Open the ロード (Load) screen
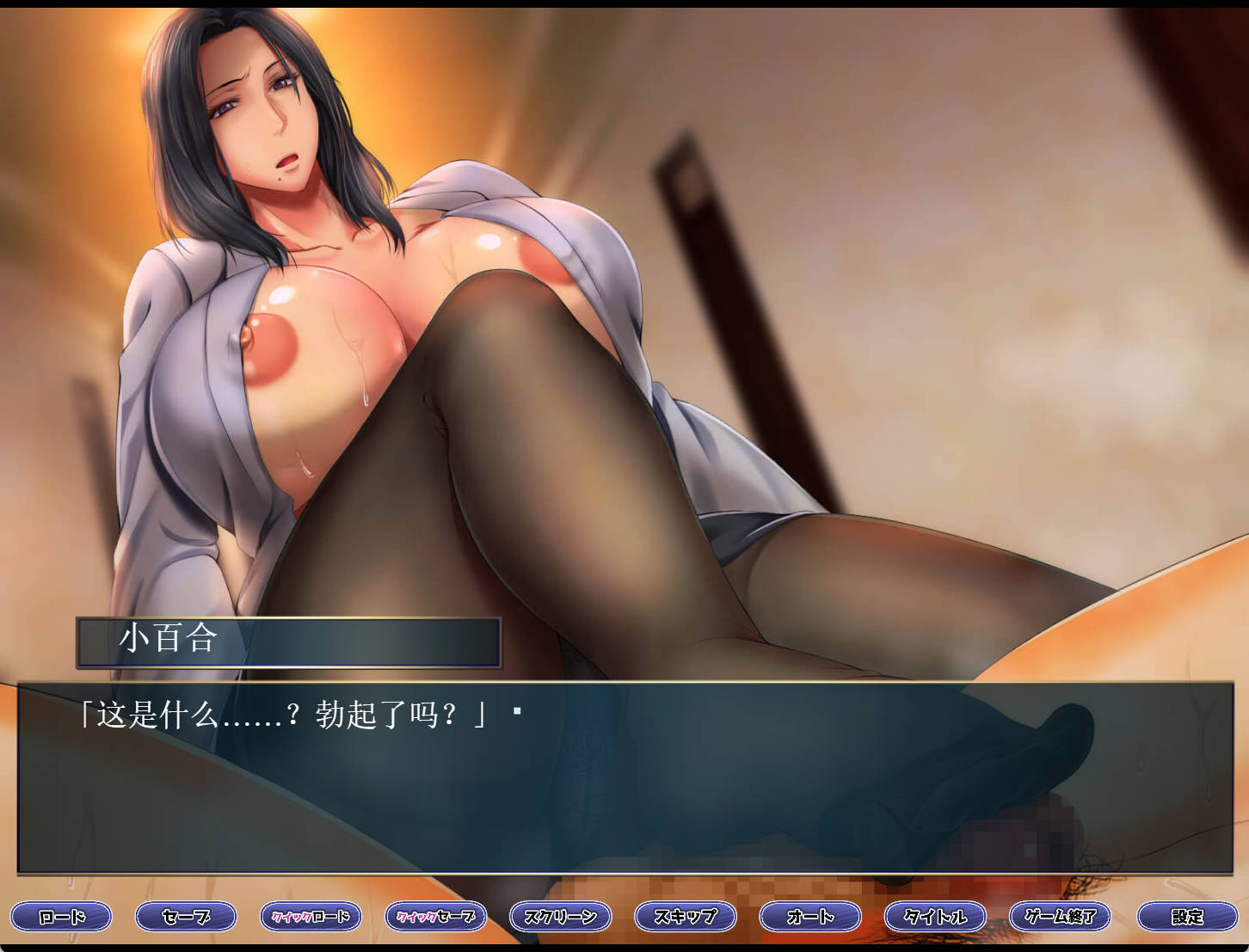The width and height of the screenshot is (1249, 952). (60, 917)
